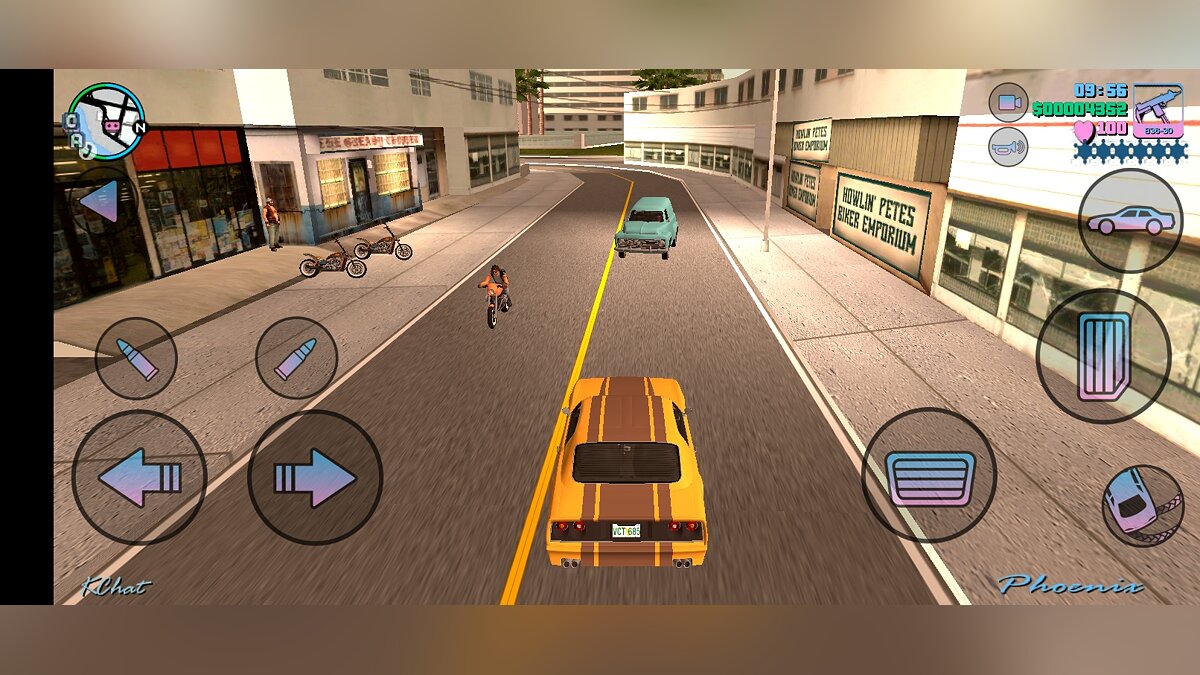Hit the wide brake pedal button
Screen dimensions: 1200x675
coord(929,475)
